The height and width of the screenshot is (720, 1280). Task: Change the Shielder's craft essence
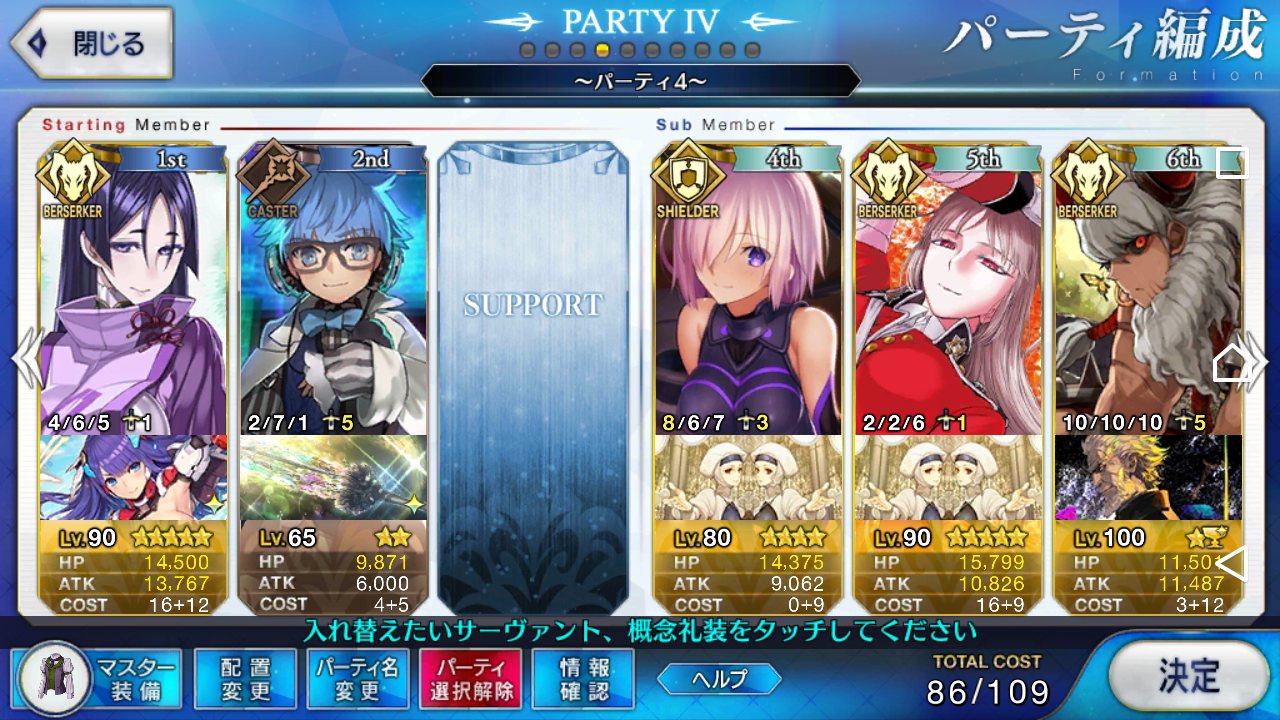[x=748, y=477]
